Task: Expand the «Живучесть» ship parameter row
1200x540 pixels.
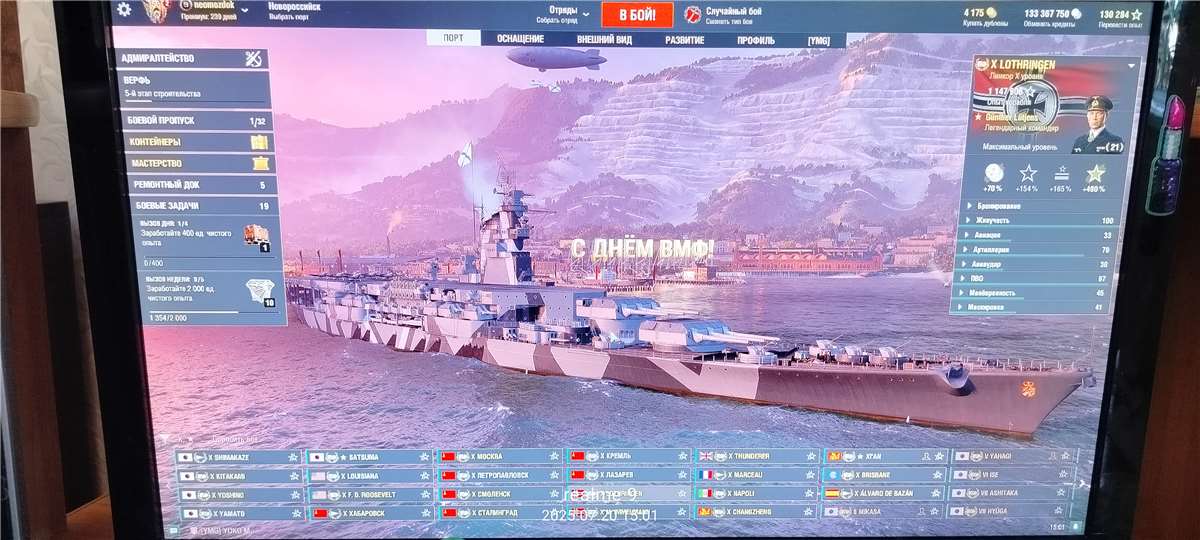Action: coord(1040,220)
